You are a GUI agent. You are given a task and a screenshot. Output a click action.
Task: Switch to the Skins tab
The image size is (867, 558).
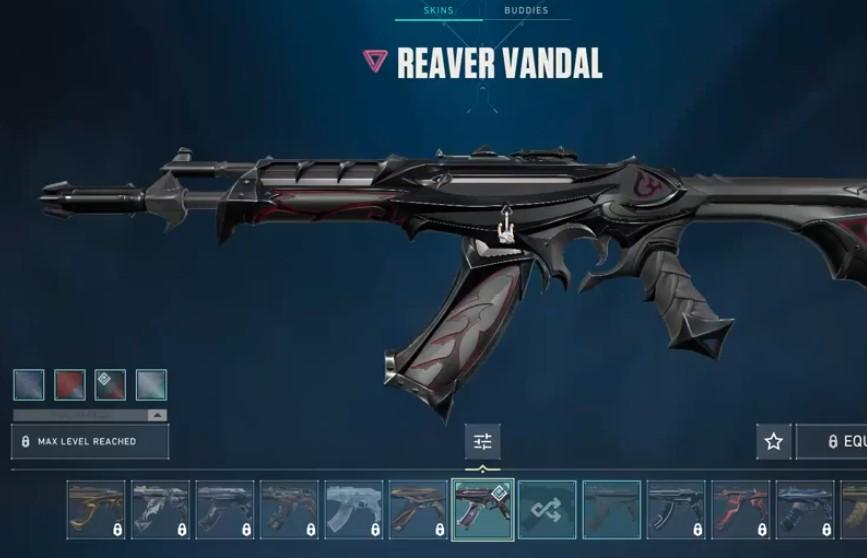tap(438, 10)
